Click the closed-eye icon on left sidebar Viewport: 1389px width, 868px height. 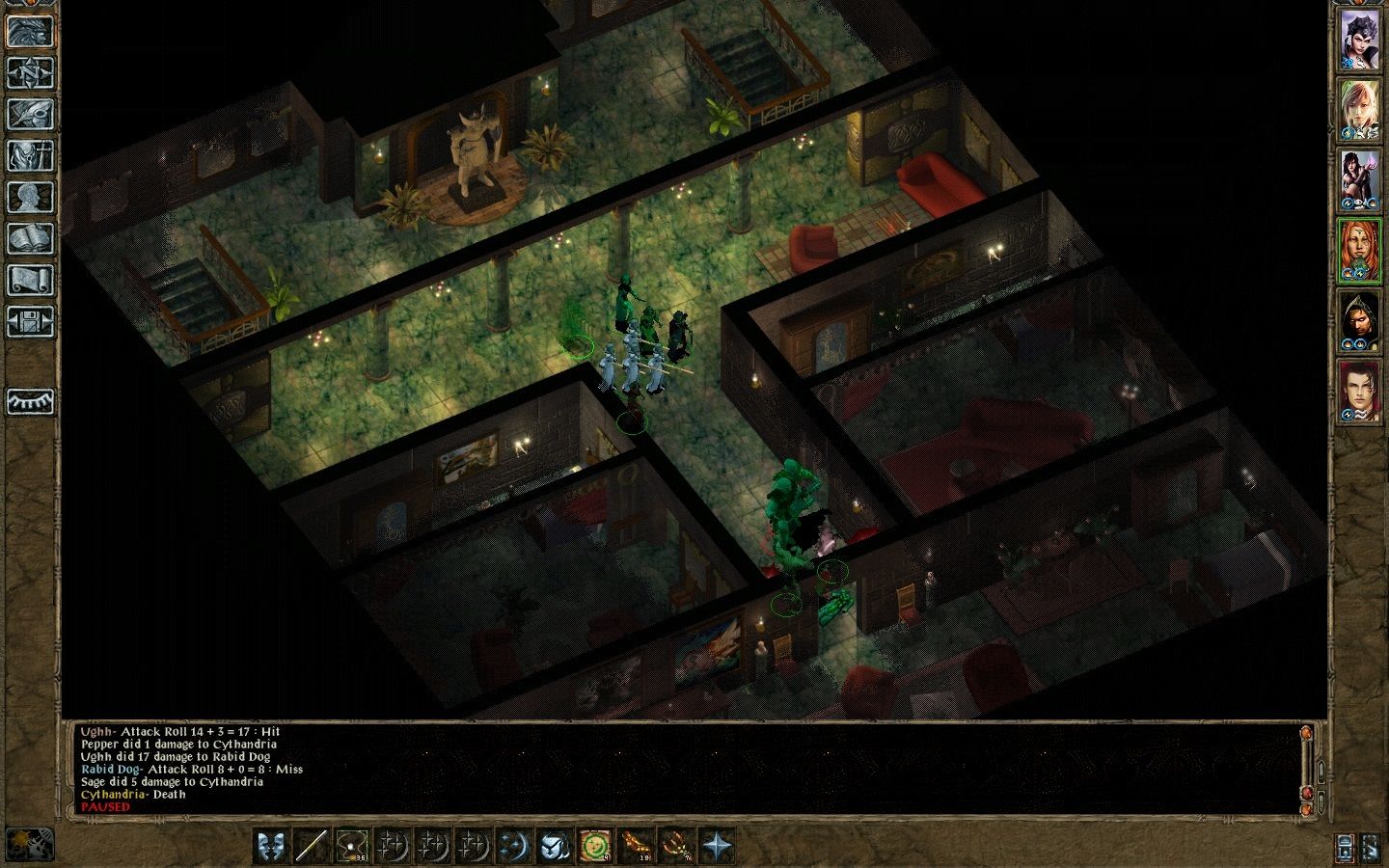pyautogui.click(x=31, y=401)
